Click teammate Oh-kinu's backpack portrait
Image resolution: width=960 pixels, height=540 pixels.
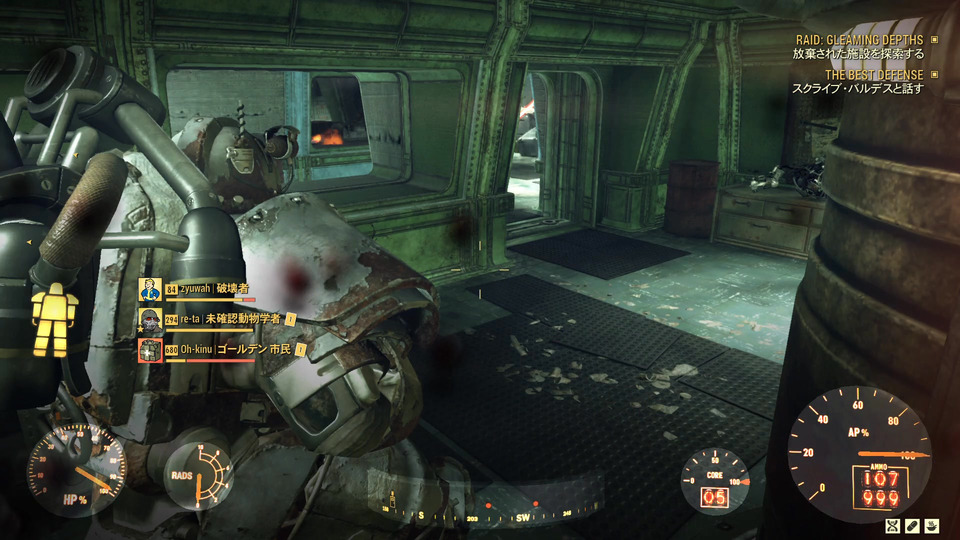pyautogui.click(x=150, y=350)
